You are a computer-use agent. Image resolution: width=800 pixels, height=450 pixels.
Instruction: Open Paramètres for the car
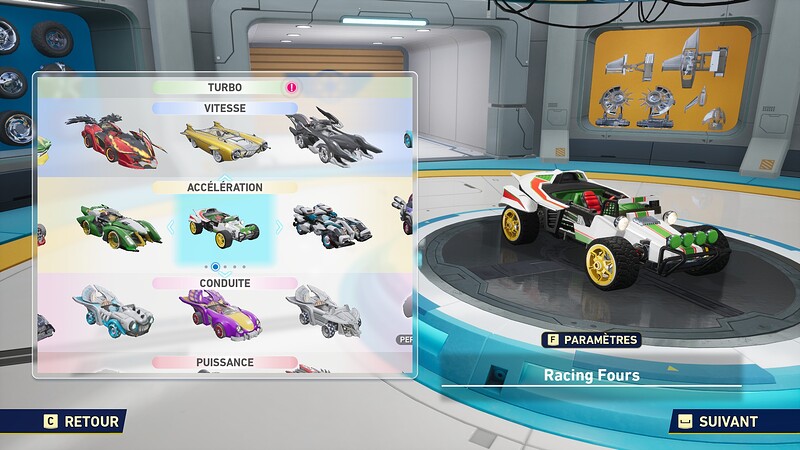click(x=591, y=340)
